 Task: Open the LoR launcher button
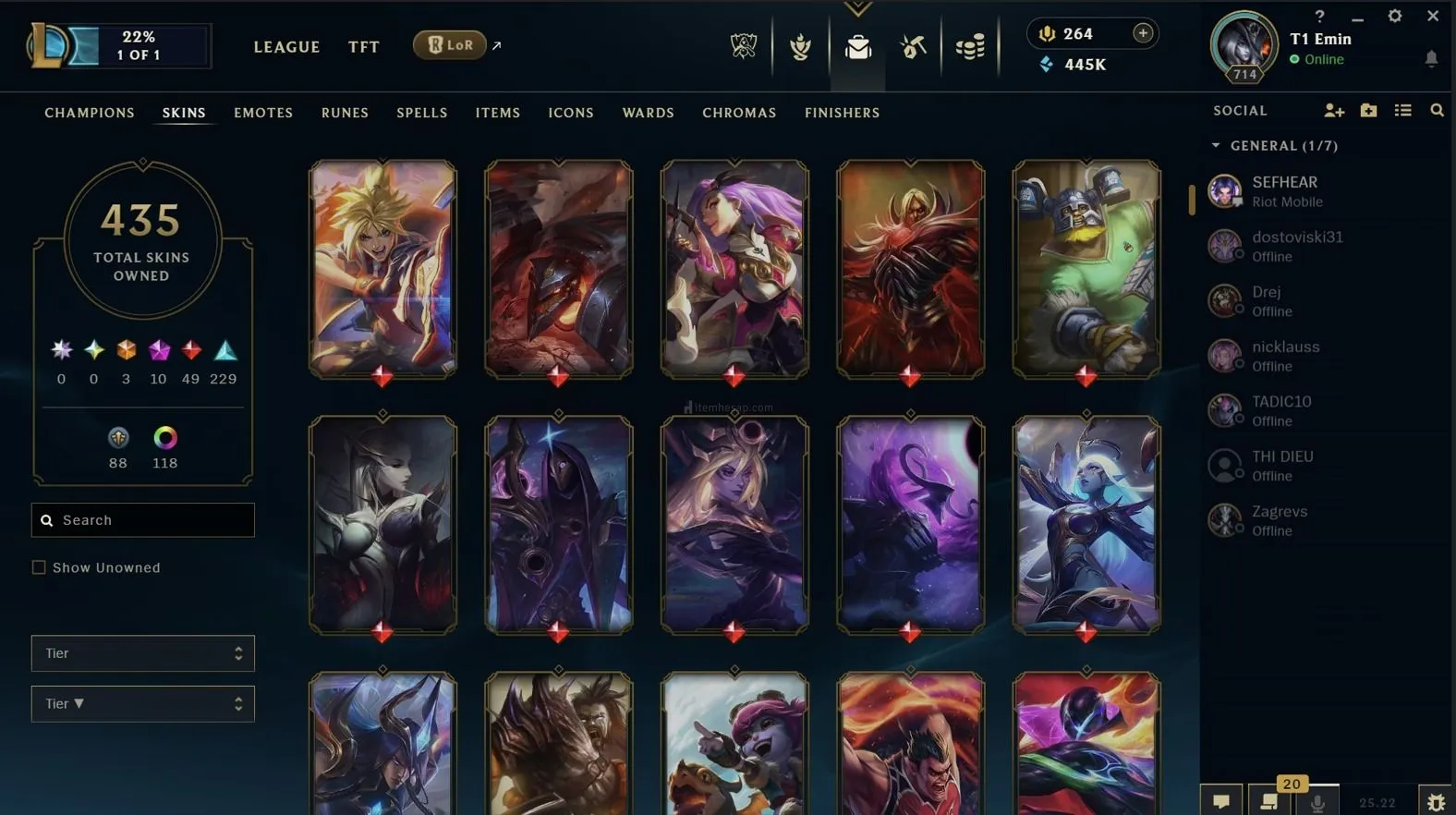pyautogui.click(x=450, y=45)
